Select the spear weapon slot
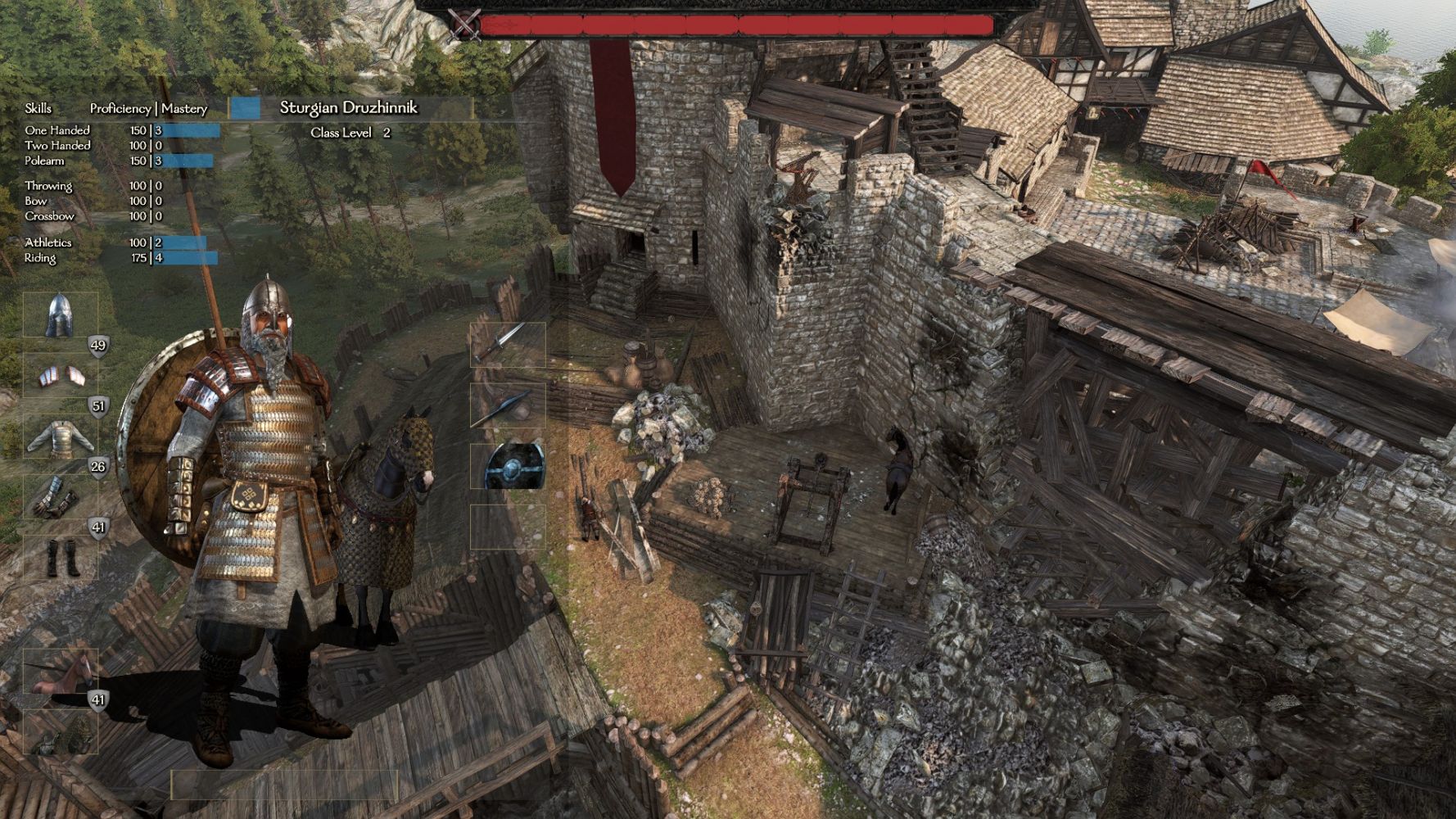The width and height of the screenshot is (1456, 819). [508, 405]
